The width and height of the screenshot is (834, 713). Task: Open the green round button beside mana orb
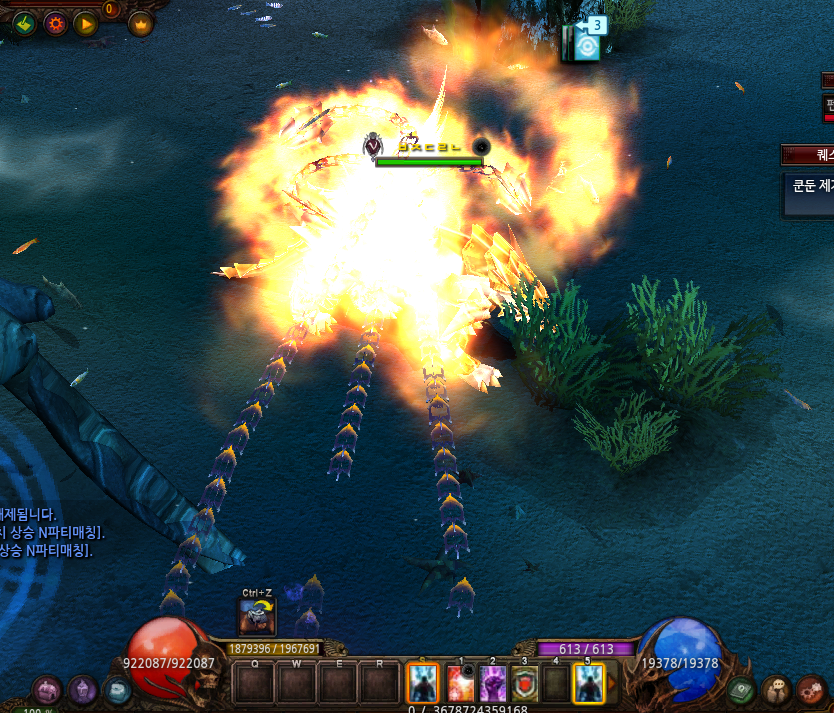coord(741,689)
